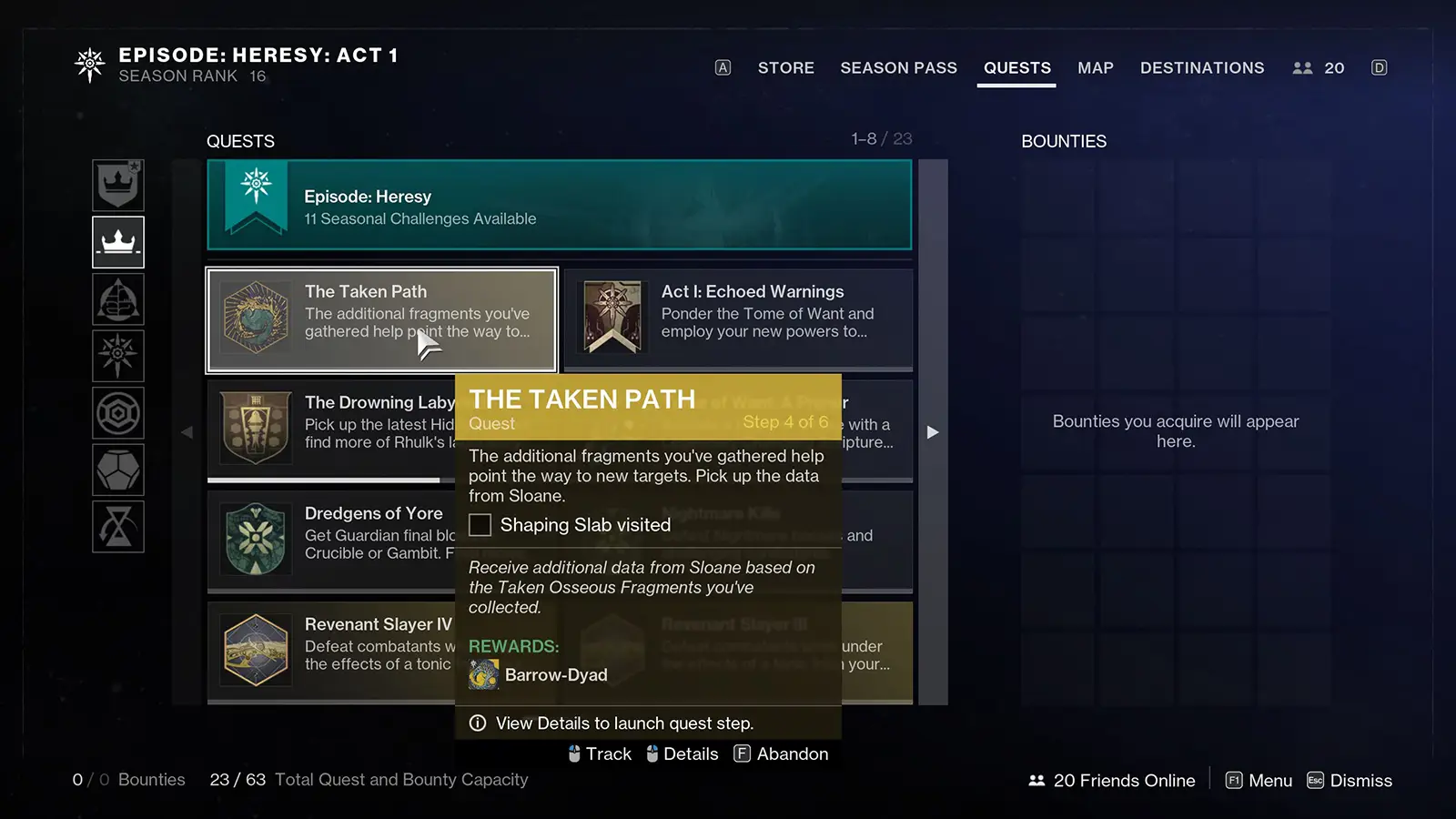
Task: Select the hexagonal exotic quest filter icon
Action: [x=118, y=412]
